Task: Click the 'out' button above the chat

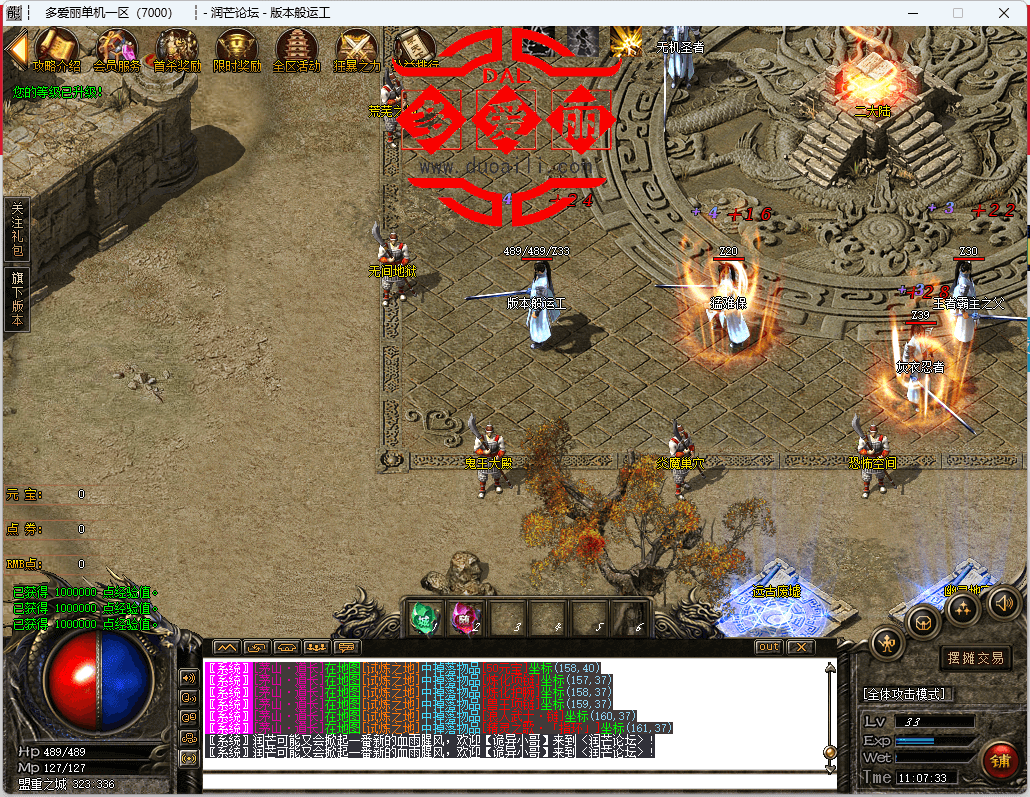Action: (768, 647)
